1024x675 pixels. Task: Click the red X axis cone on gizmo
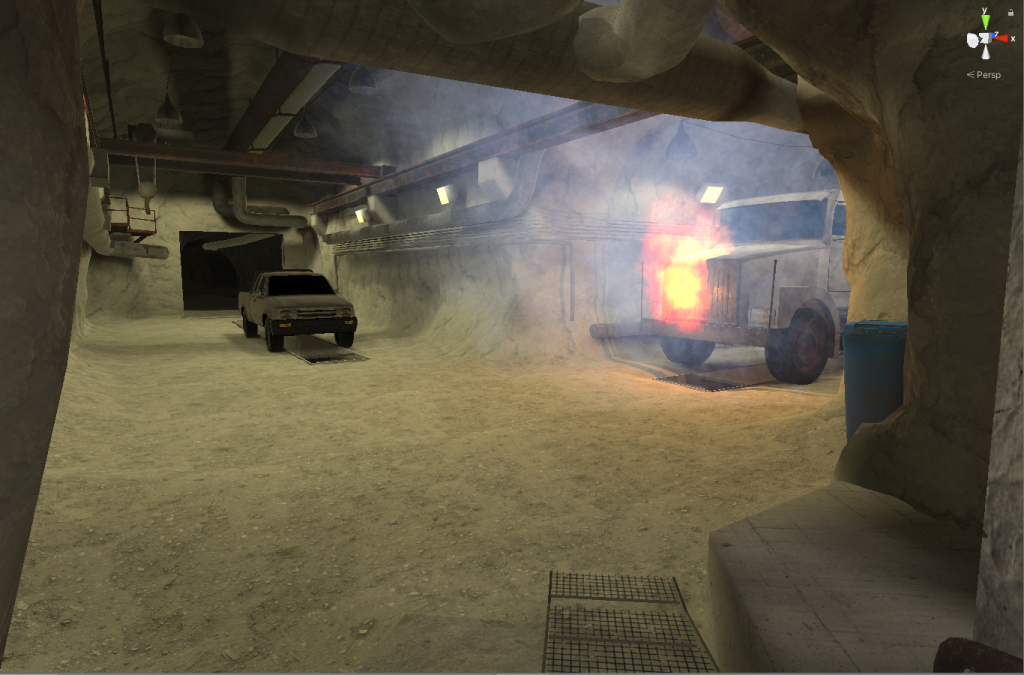tap(1000, 40)
